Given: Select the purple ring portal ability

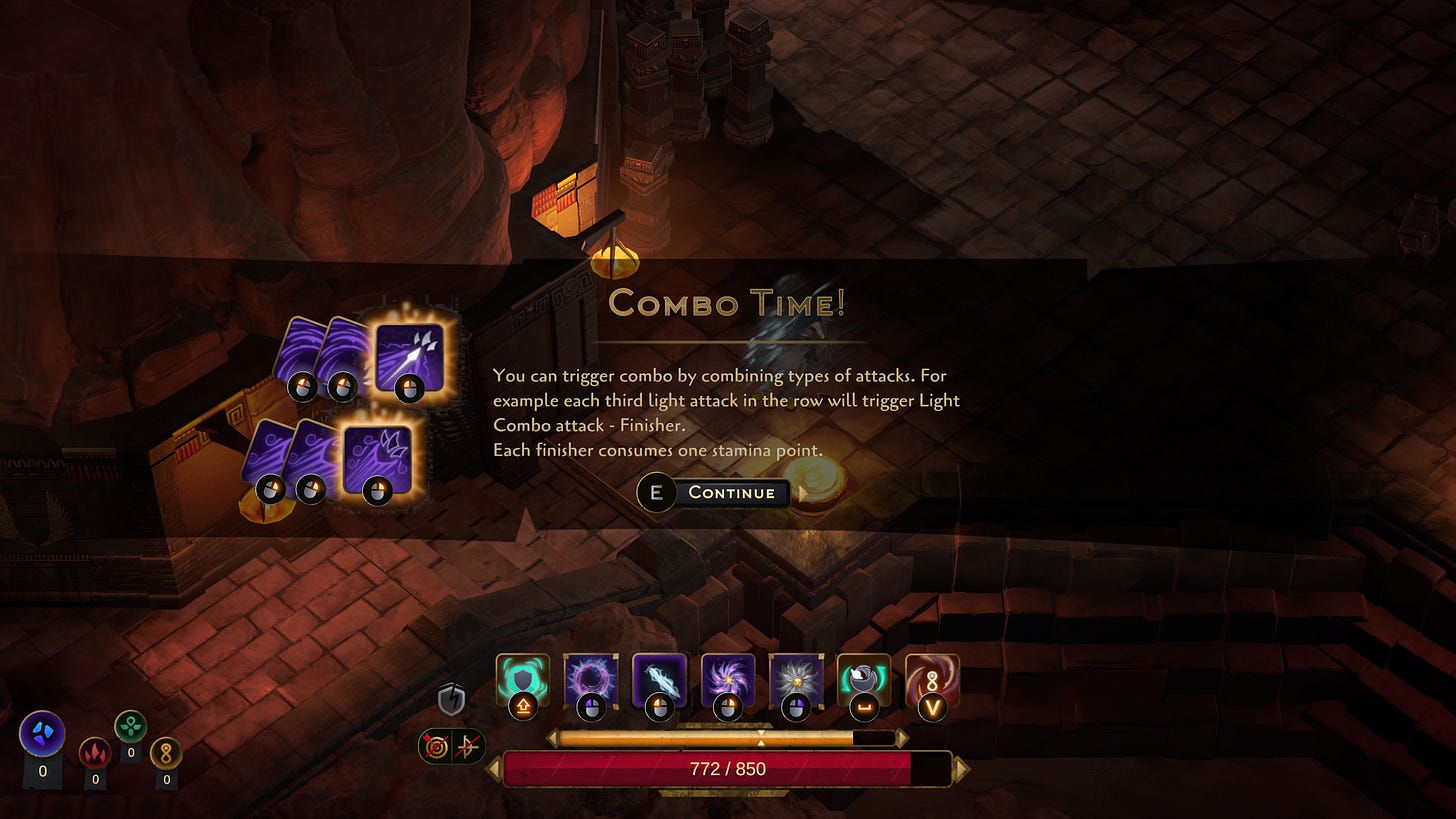Looking at the screenshot, I should (x=591, y=680).
